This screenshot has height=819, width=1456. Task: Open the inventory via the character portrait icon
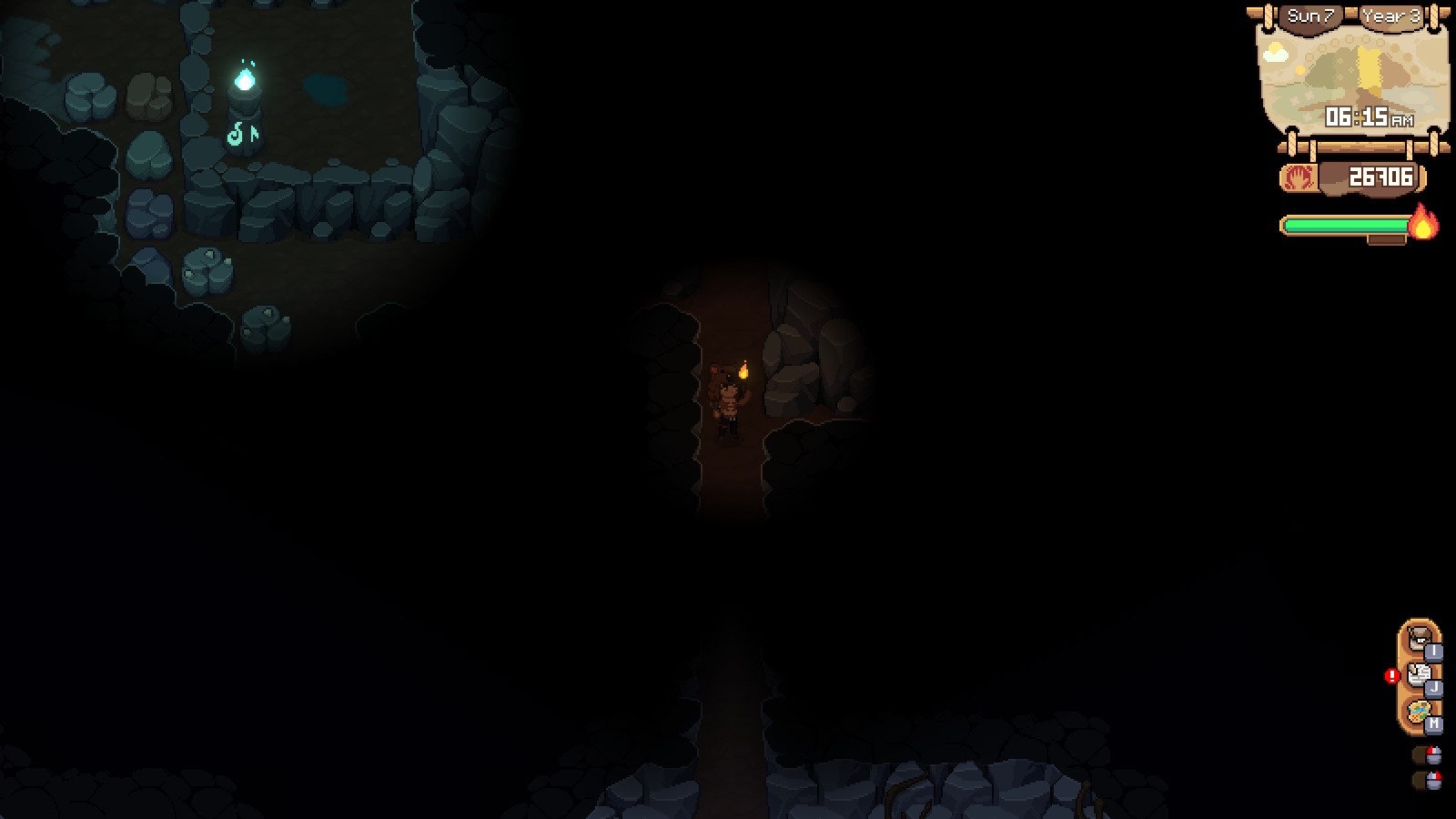pyautogui.click(x=1418, y=639)
